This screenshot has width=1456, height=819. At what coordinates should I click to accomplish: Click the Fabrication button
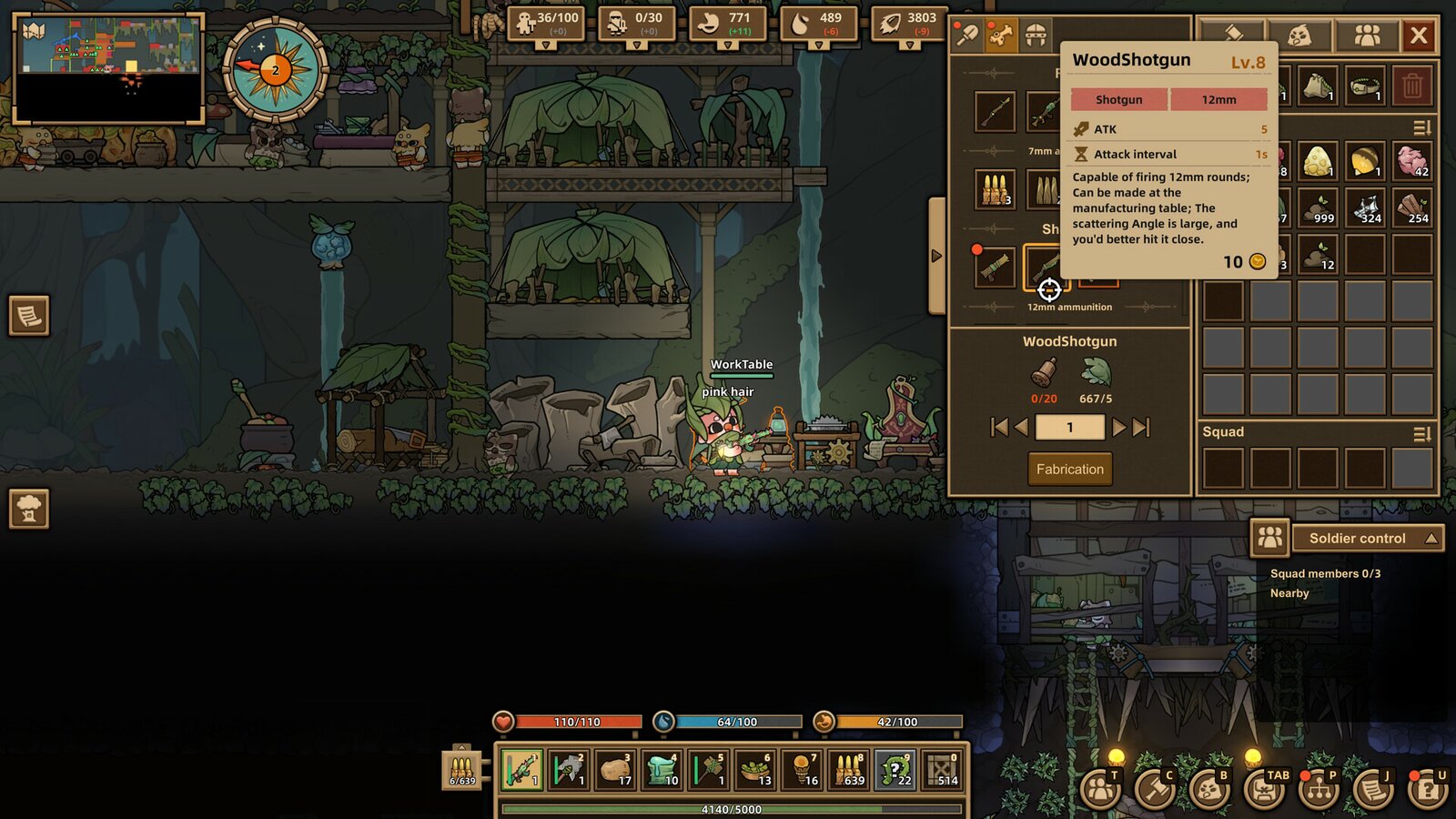coord(1069,470)
